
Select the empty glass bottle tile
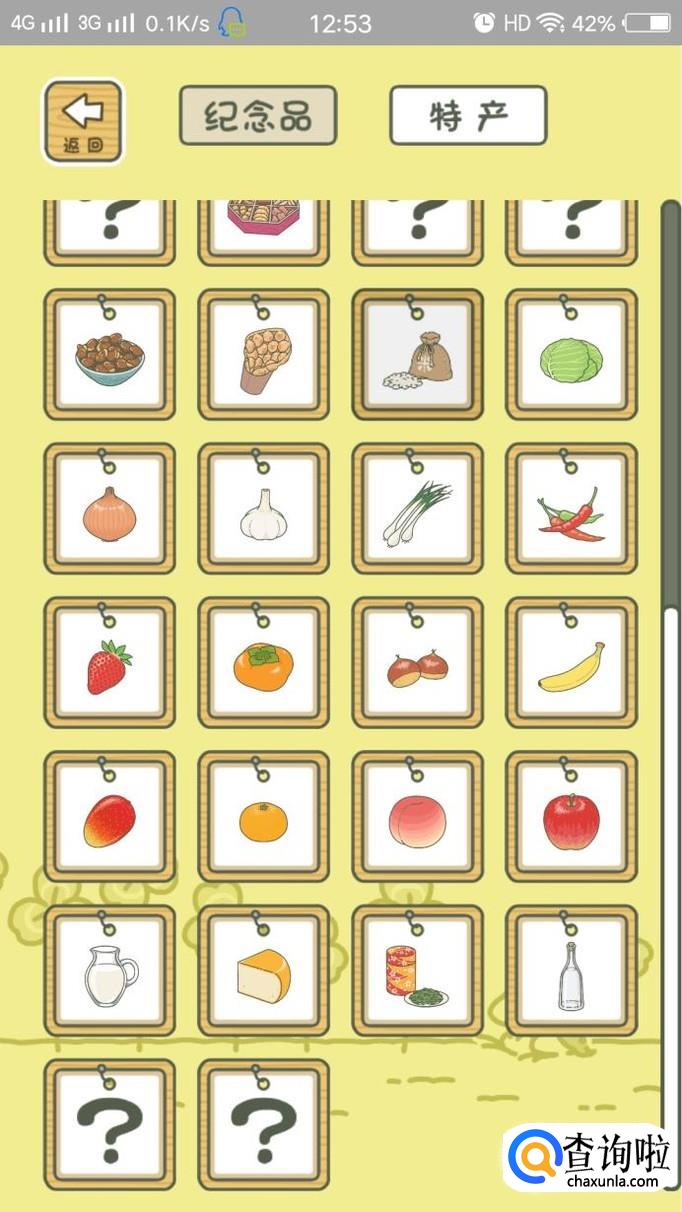pyautogui.click(x=571, y=972)
